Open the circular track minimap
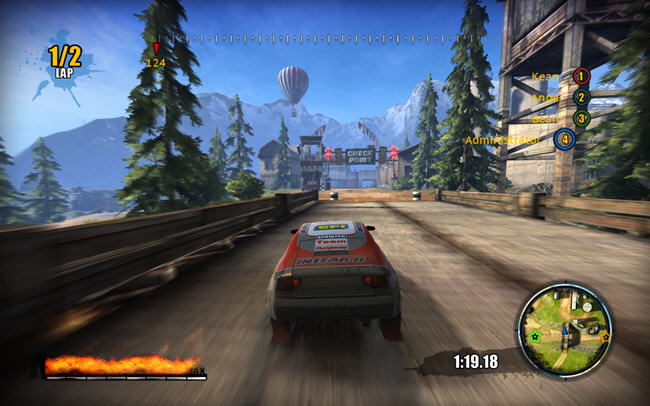 pos(564,330)
